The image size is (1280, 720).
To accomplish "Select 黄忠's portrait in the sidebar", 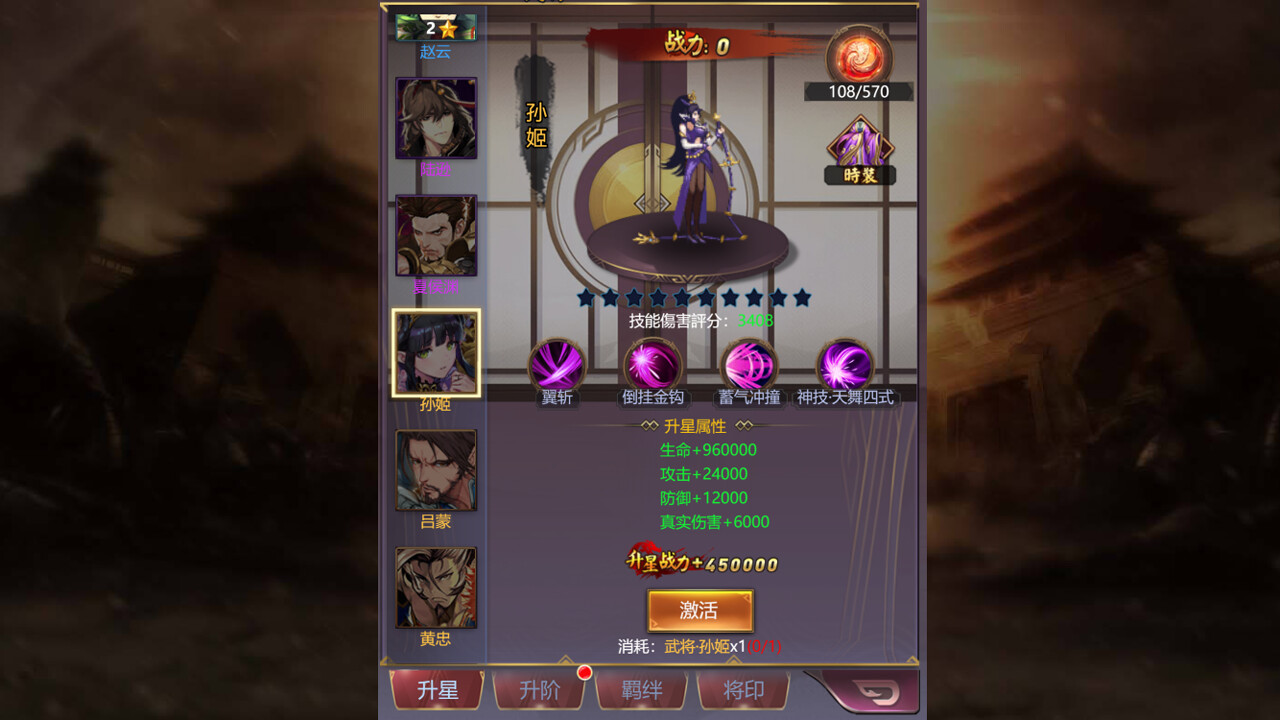I will (435, 584).
